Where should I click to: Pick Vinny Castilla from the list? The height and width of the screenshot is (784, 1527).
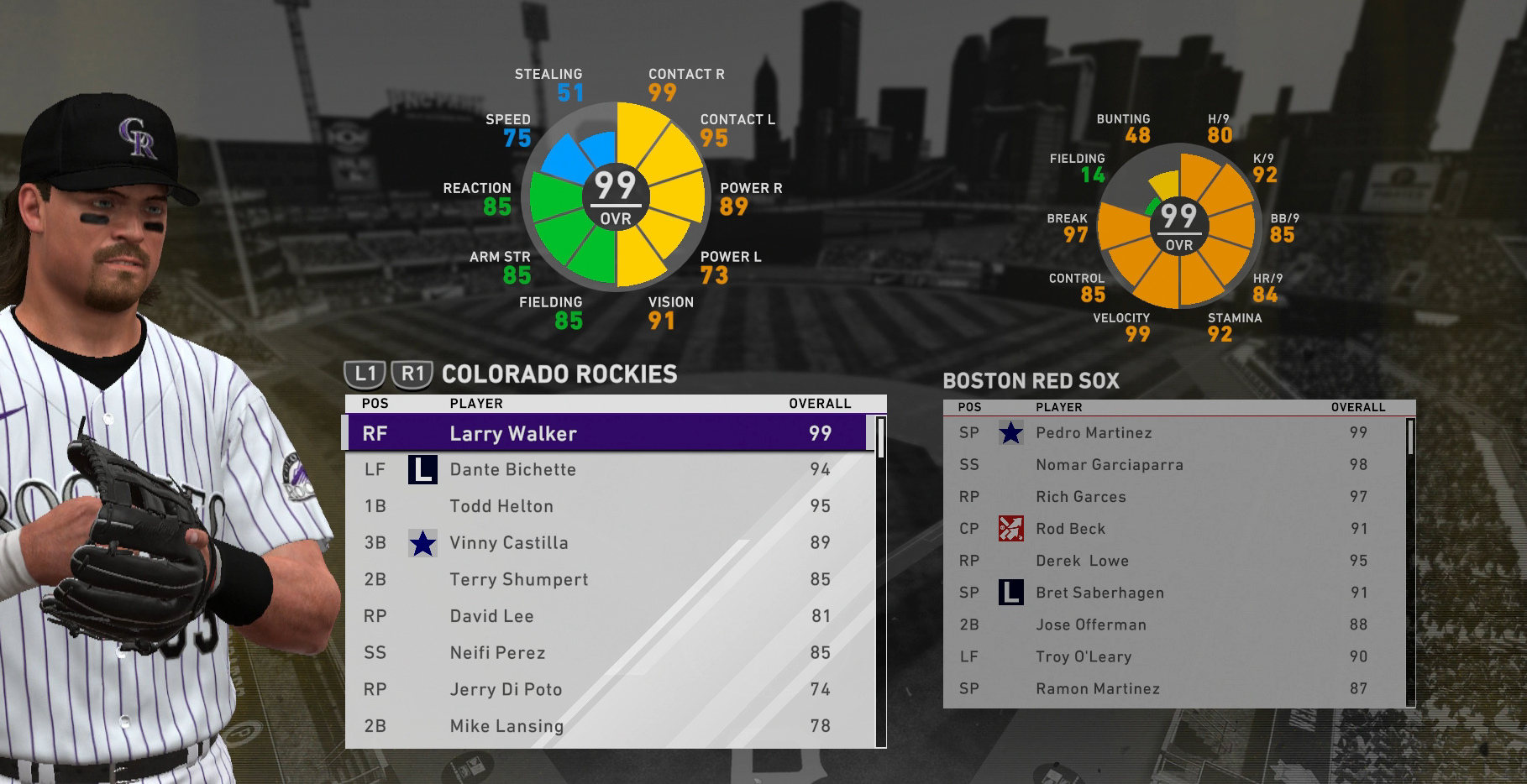pos(605,543)
